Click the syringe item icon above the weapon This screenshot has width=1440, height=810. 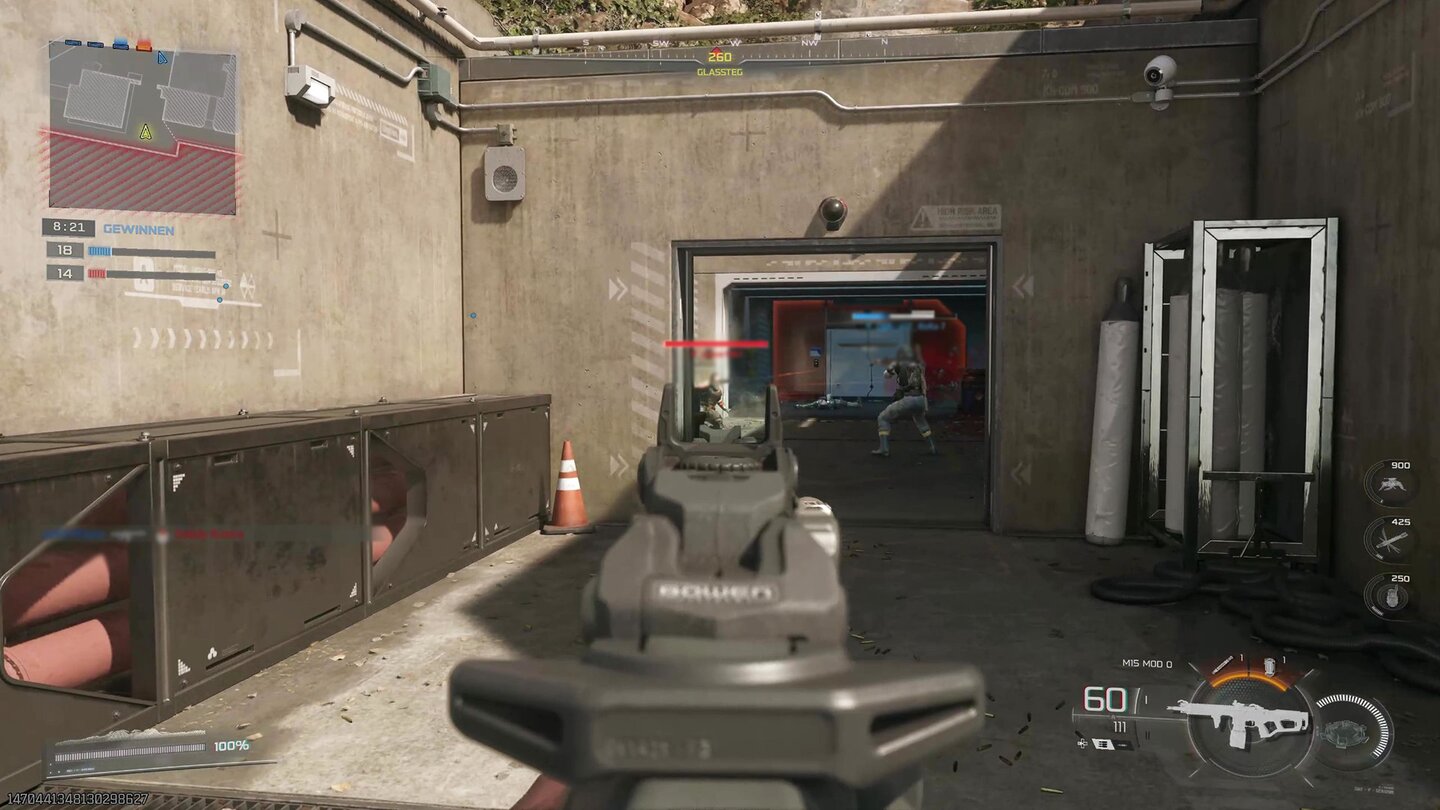(1222, 664)
